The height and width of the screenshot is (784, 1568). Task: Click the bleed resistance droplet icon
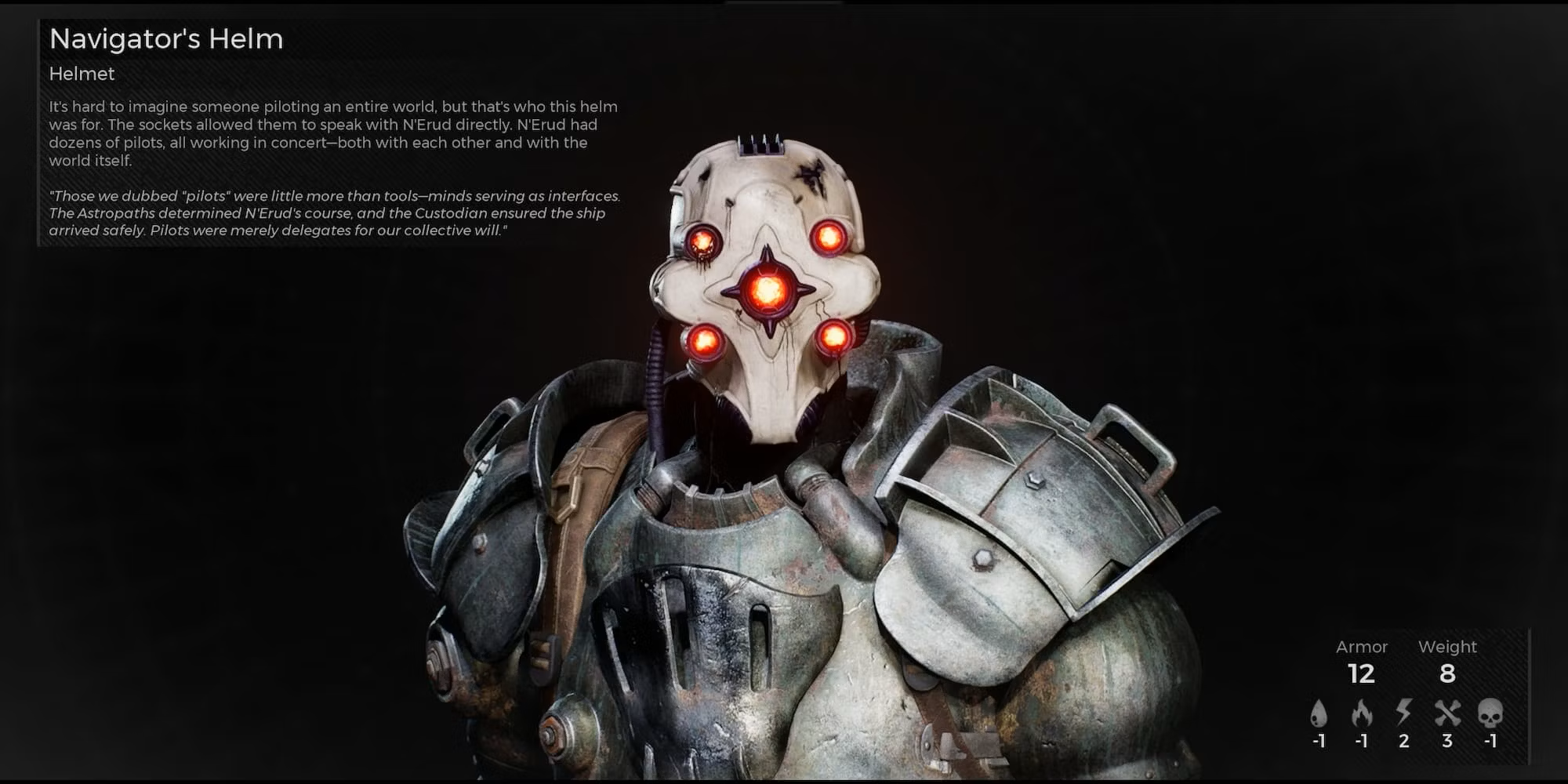coord(1319,713)
